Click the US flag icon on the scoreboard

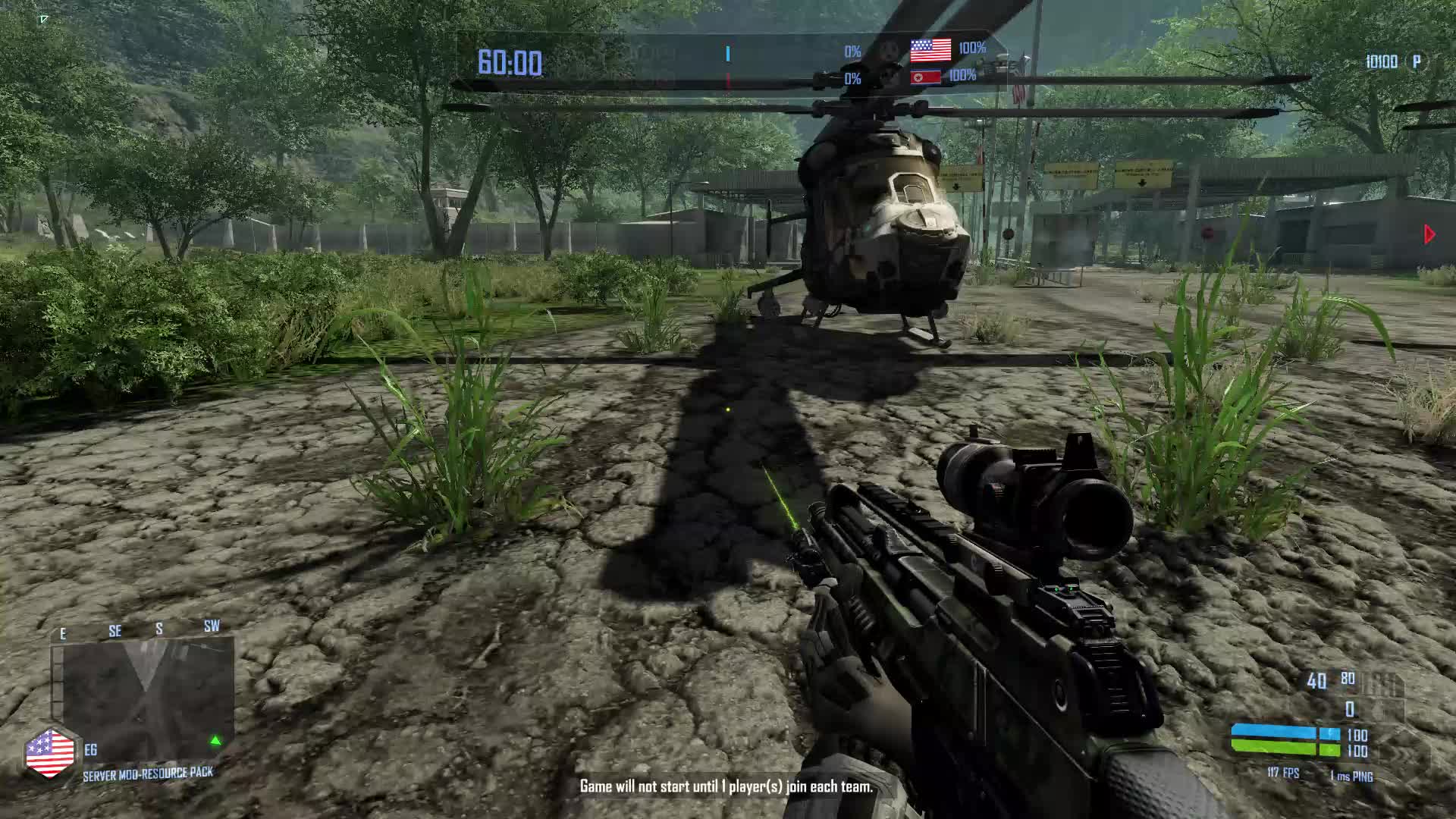tap(930, 50)
